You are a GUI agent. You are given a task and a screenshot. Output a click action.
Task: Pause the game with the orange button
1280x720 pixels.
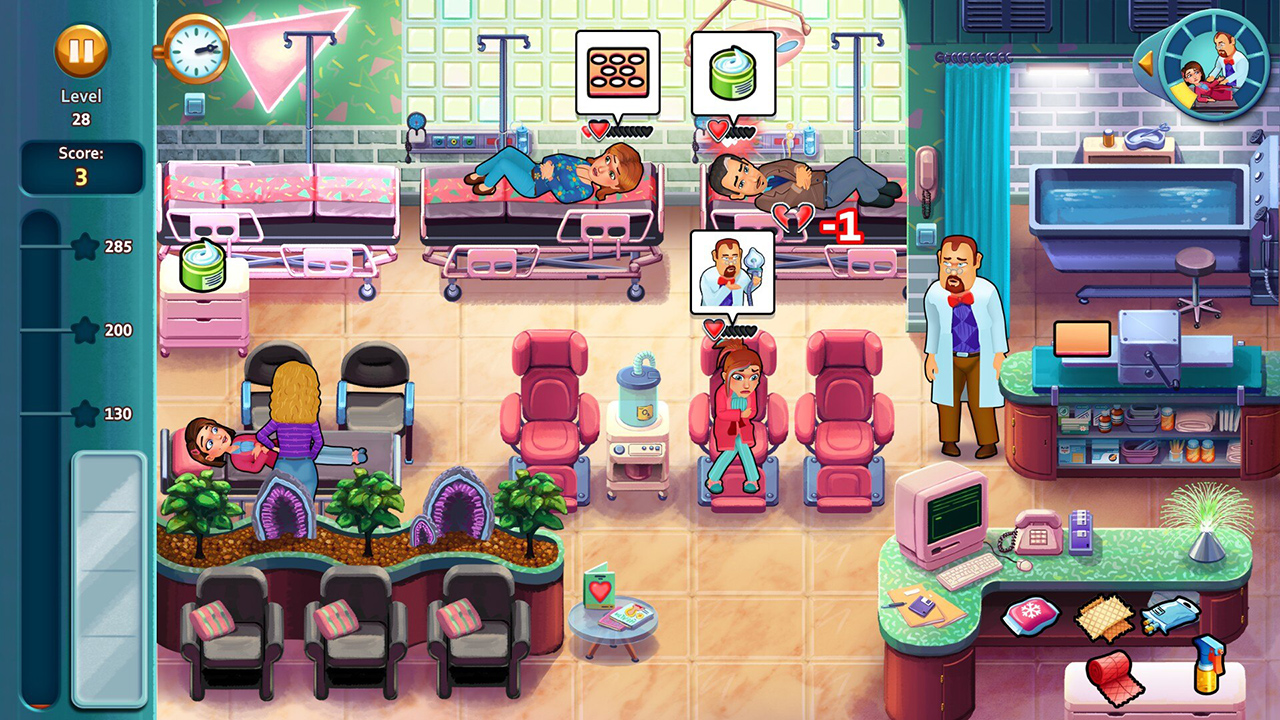(x=81, y=51)
